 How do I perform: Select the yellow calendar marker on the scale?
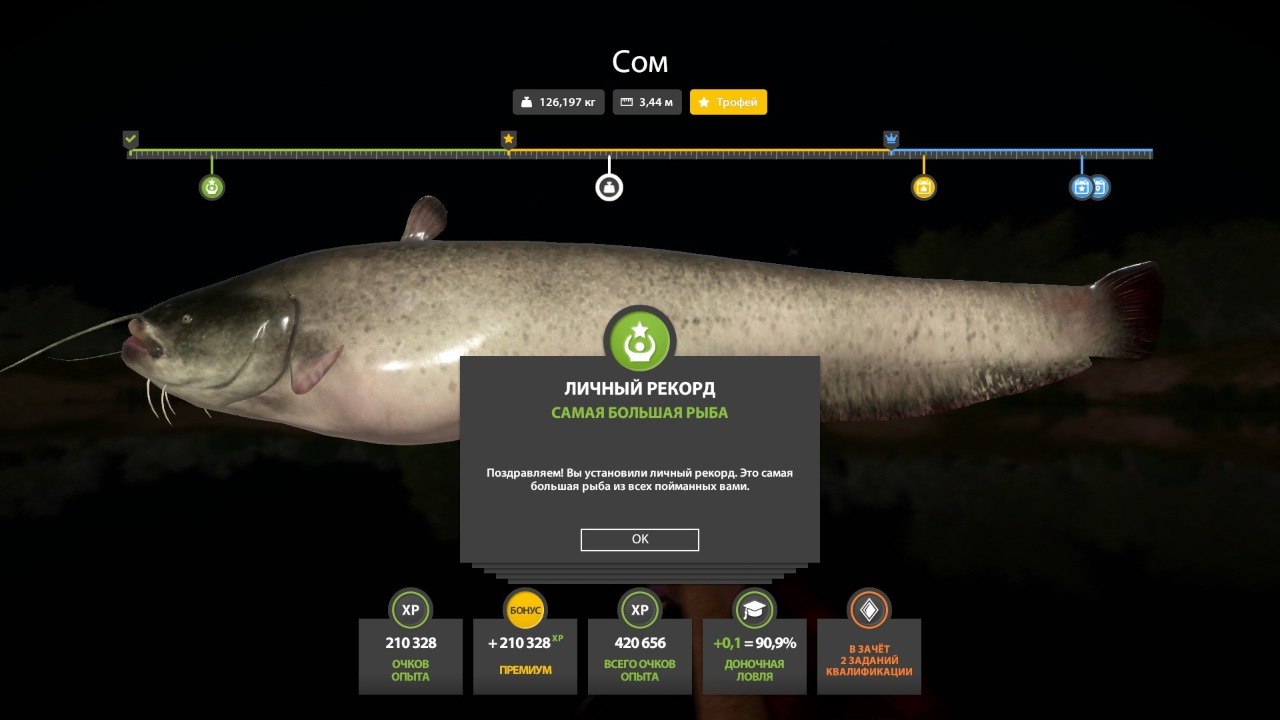(x=923, y=187)
